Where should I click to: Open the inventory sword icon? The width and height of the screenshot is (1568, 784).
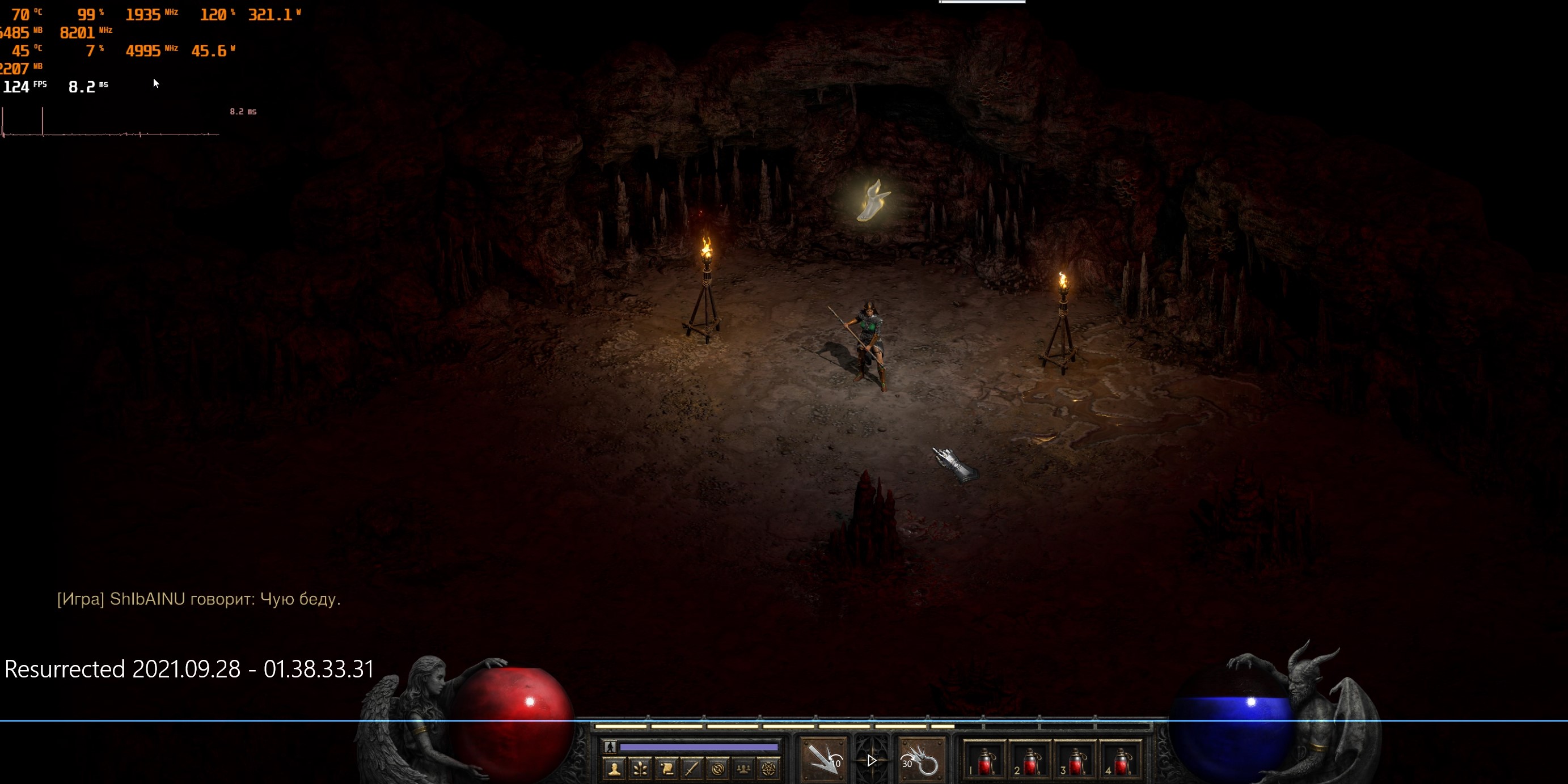(x=691, y=769)
